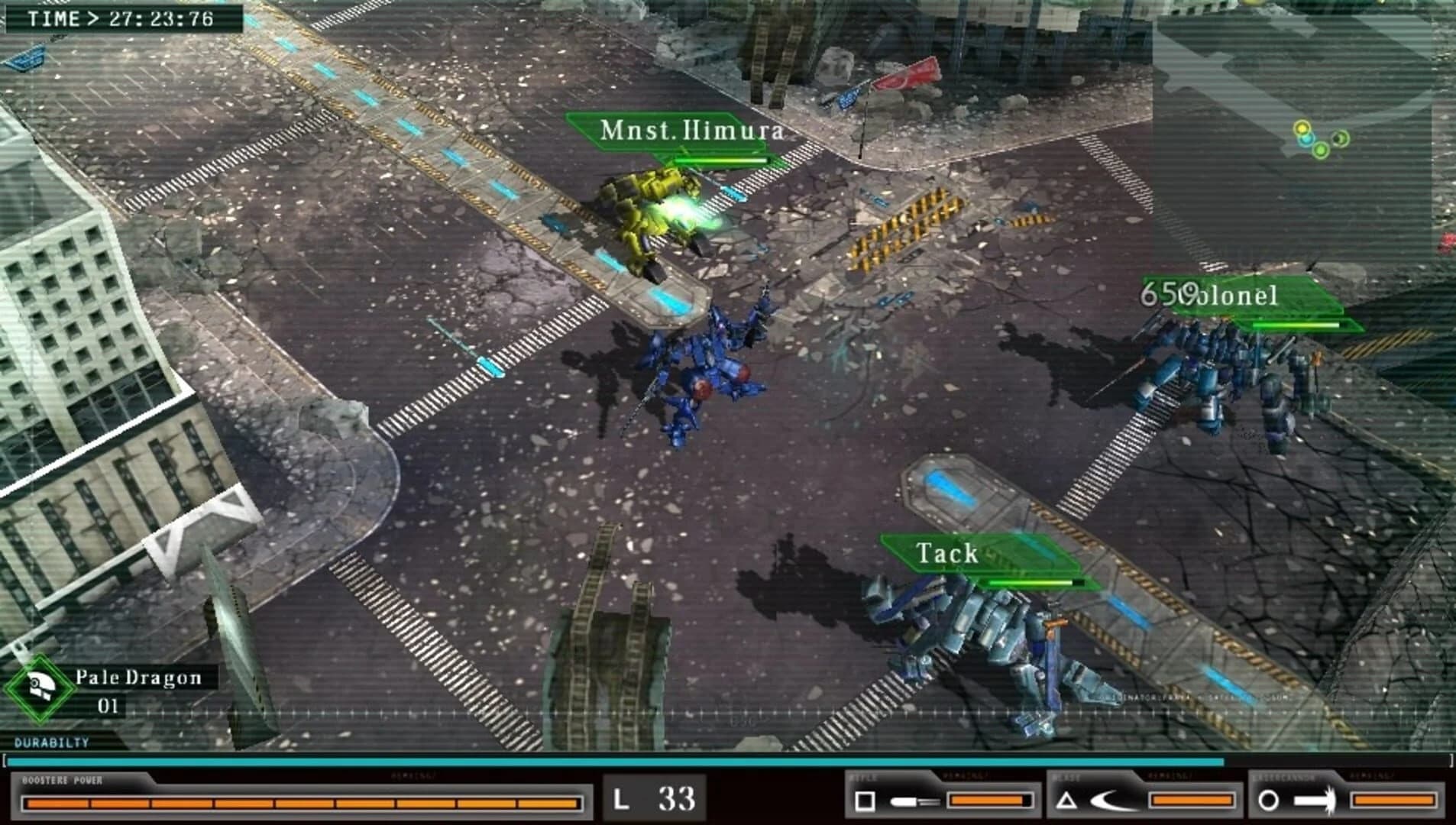1456x825 pixels.
Task: Click the Circle button icon for the Lasercannon
Action: 1269,800
